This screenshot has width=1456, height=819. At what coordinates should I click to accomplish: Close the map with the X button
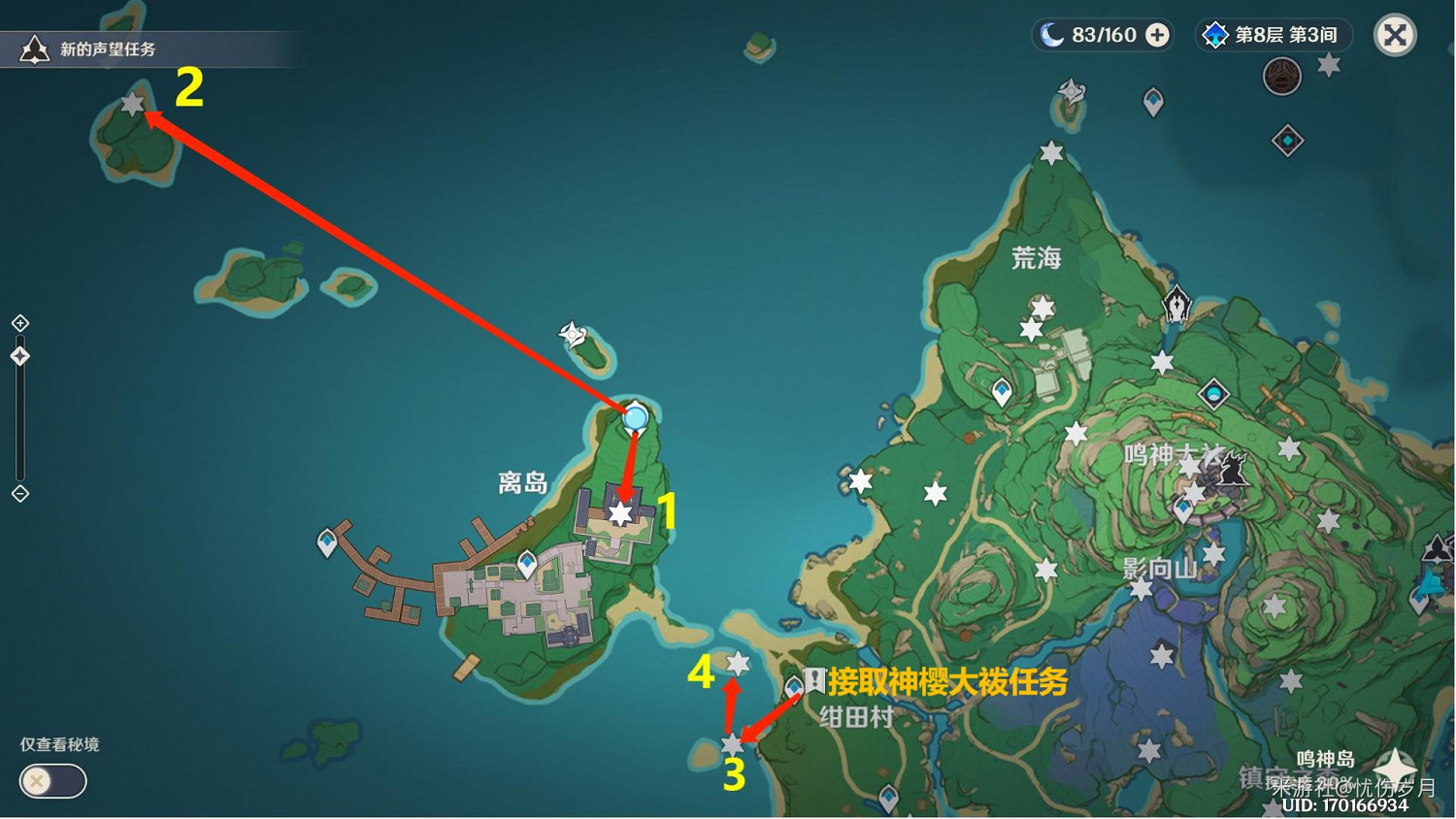(x=1395, y=35)
